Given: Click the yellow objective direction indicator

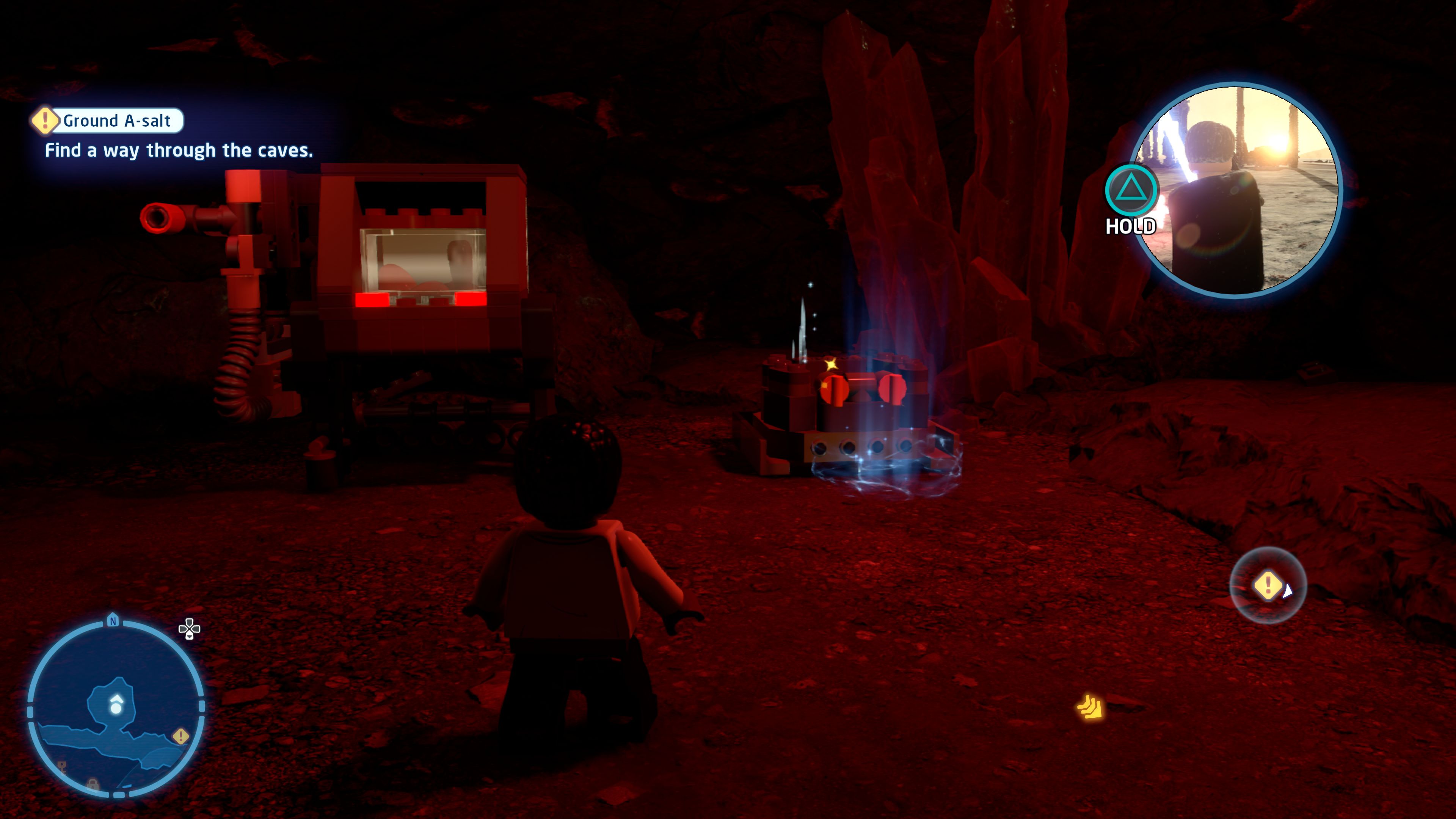Looking at the screenshot, I should click(x=1268, y=585).
